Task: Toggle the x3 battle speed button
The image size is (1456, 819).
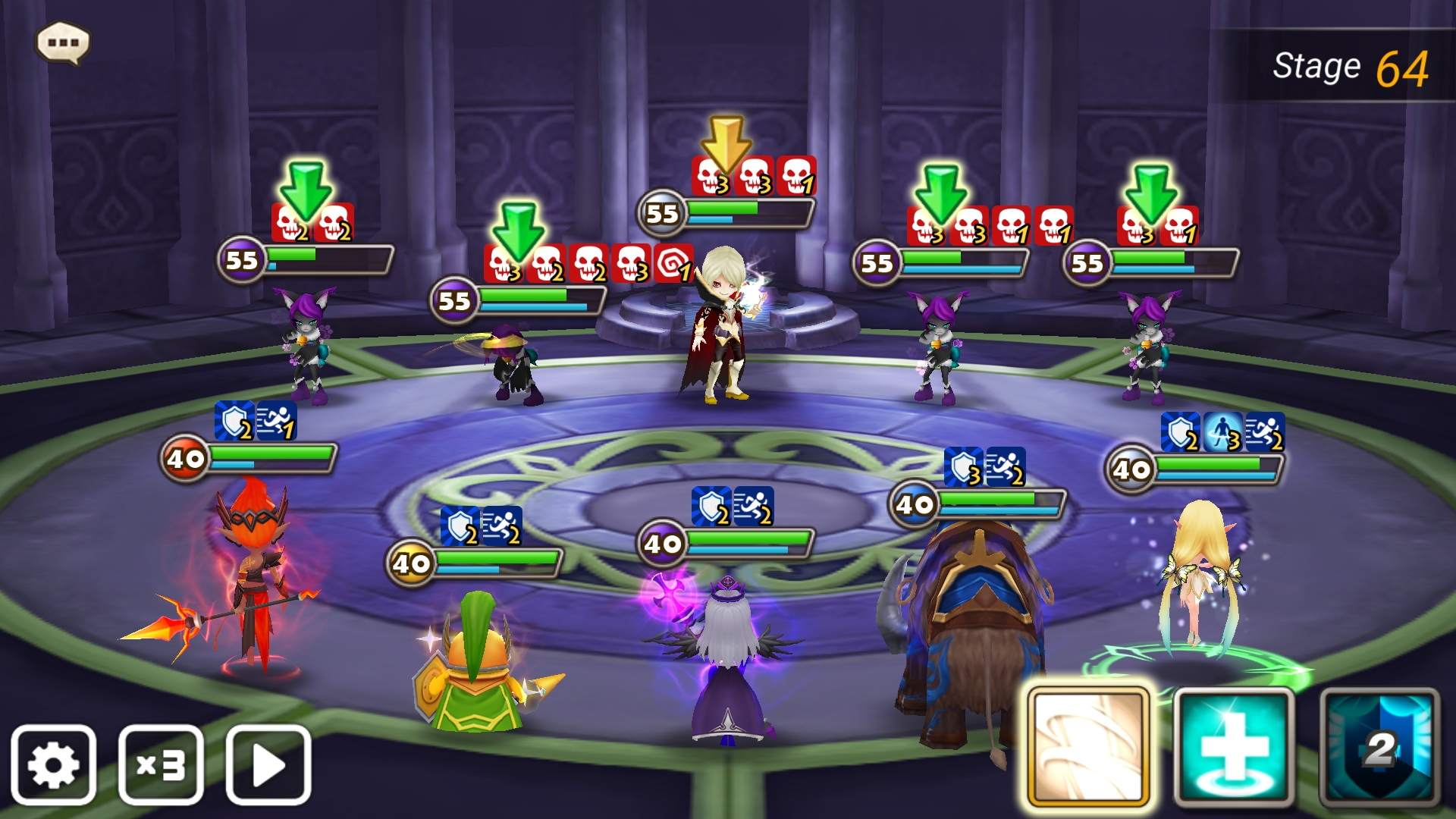Action: 161,764
